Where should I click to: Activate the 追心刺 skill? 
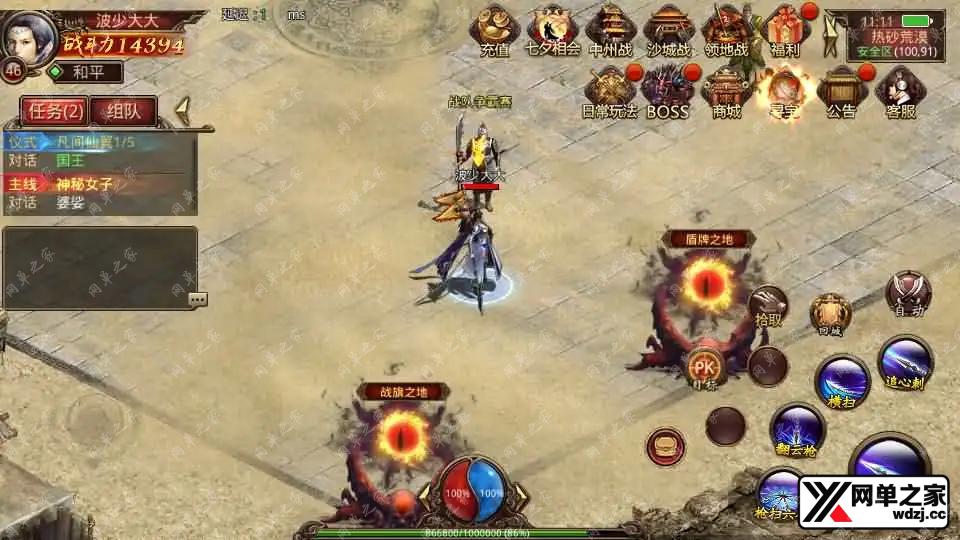click(x=905, y=362)
